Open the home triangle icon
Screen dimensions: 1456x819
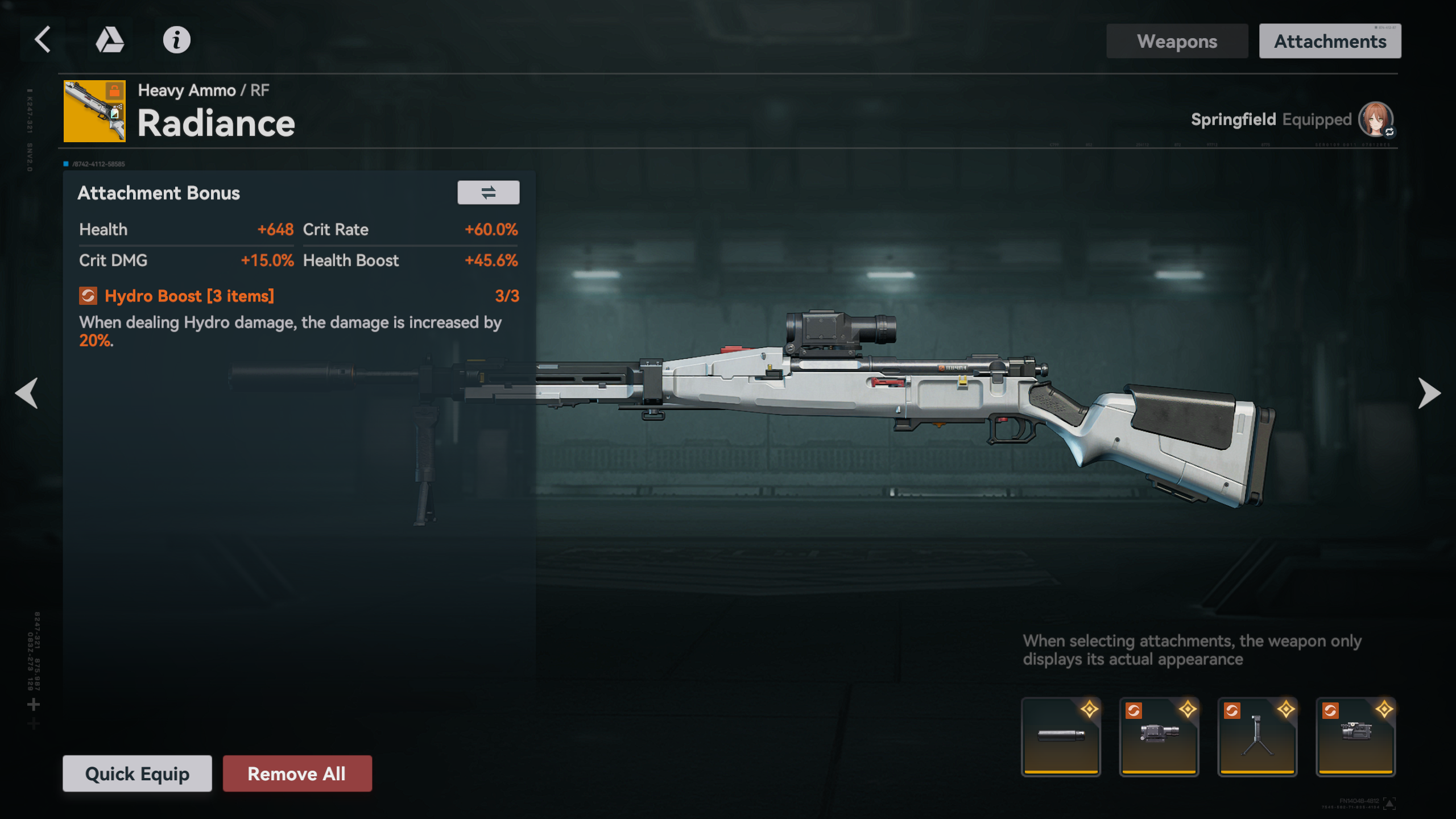click(x=109, y=40)
